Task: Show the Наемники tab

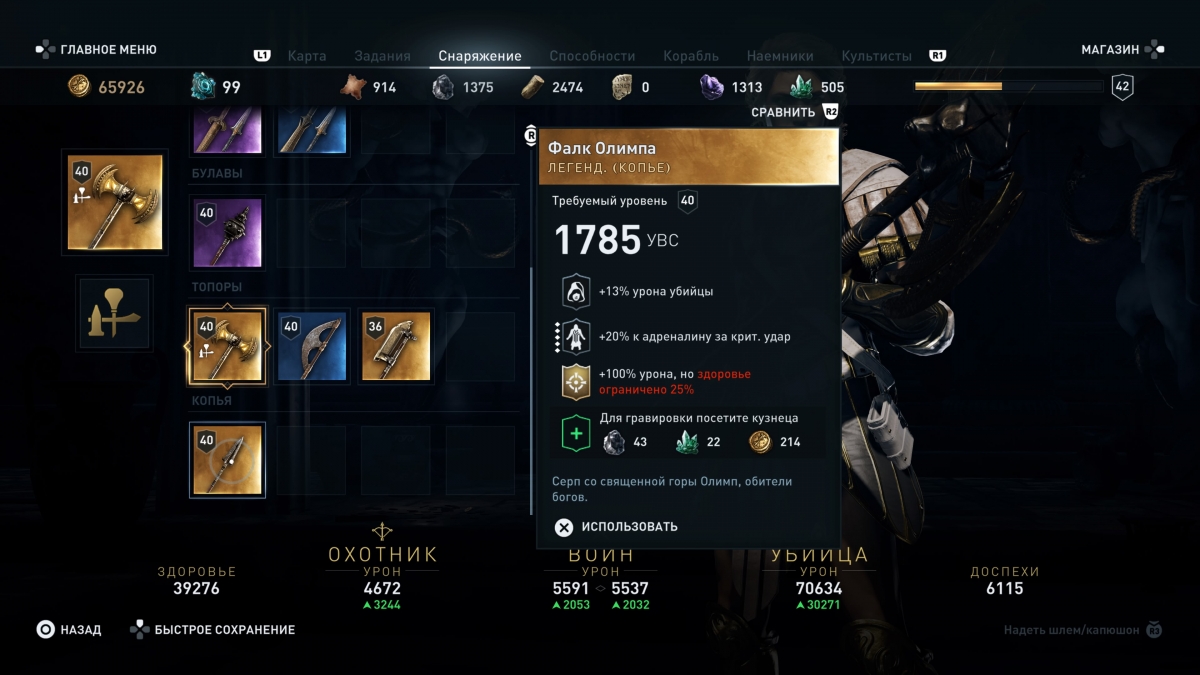Action: coord(780,56)
